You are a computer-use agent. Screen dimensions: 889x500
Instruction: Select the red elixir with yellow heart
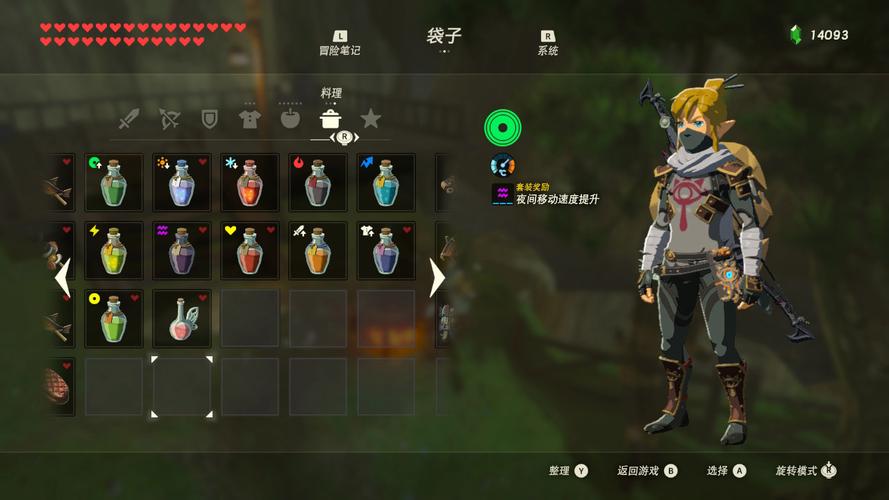[250, 250]
